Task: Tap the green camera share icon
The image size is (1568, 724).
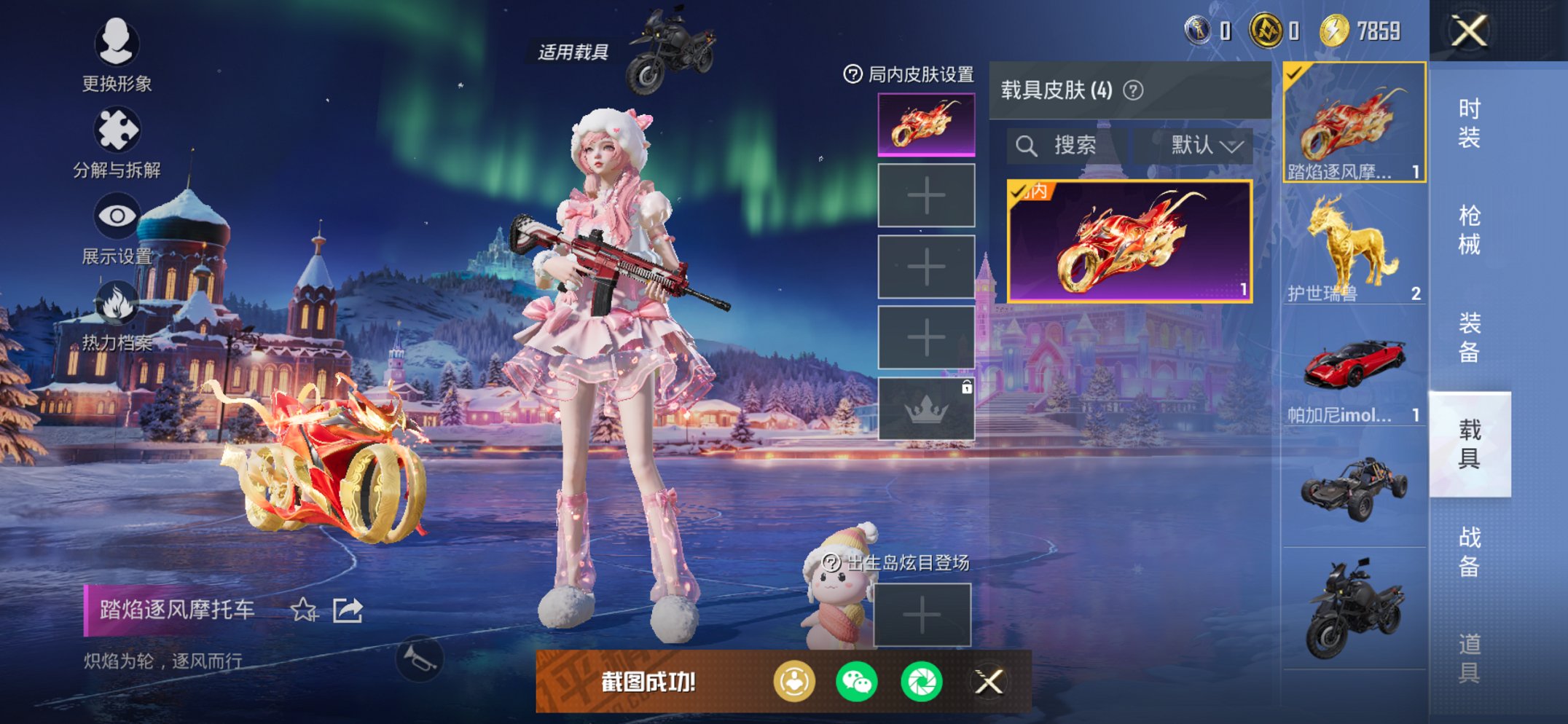Action: click(x=924, y=682)
